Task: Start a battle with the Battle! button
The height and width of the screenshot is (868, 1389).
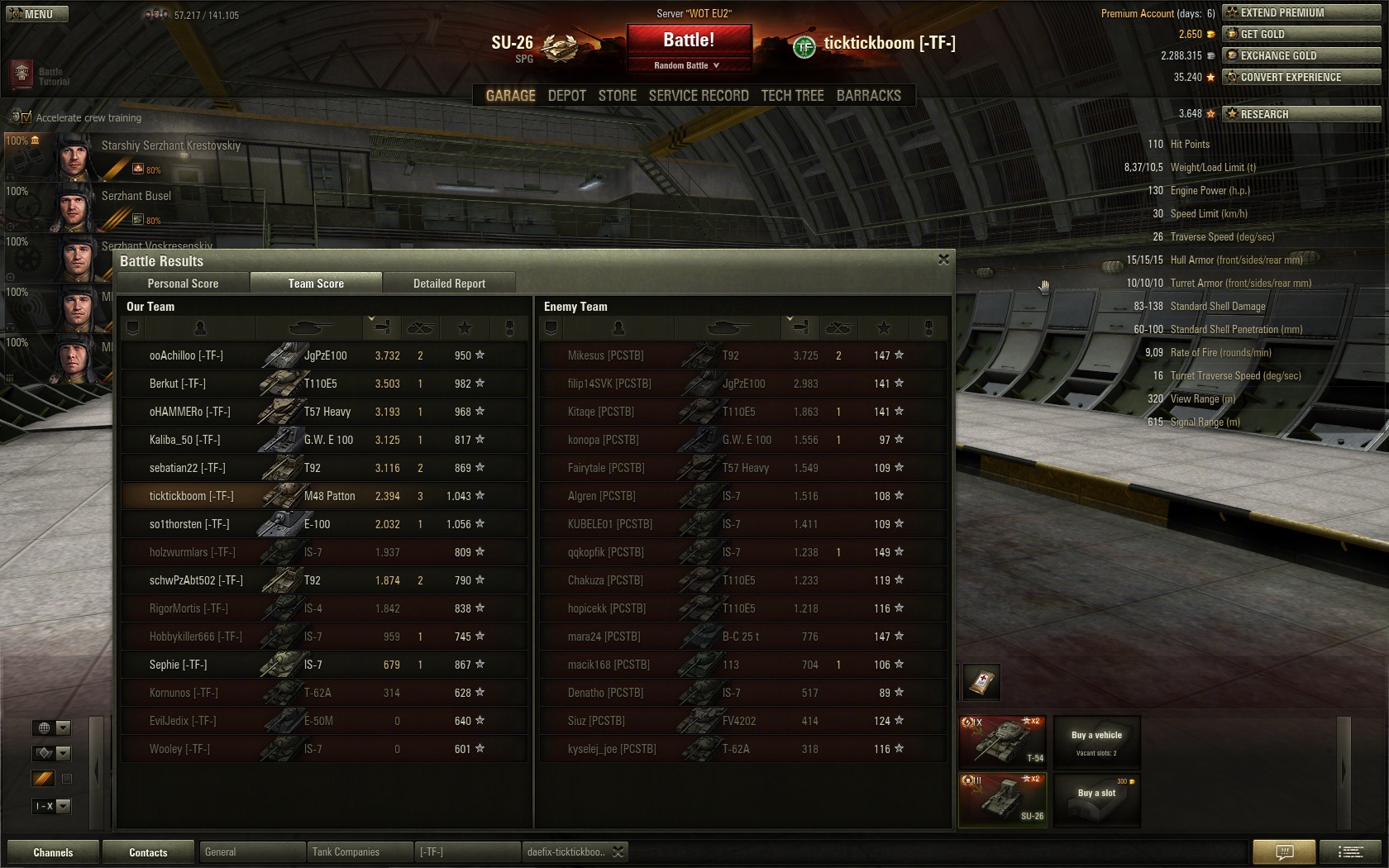Action: pos(689,40)
